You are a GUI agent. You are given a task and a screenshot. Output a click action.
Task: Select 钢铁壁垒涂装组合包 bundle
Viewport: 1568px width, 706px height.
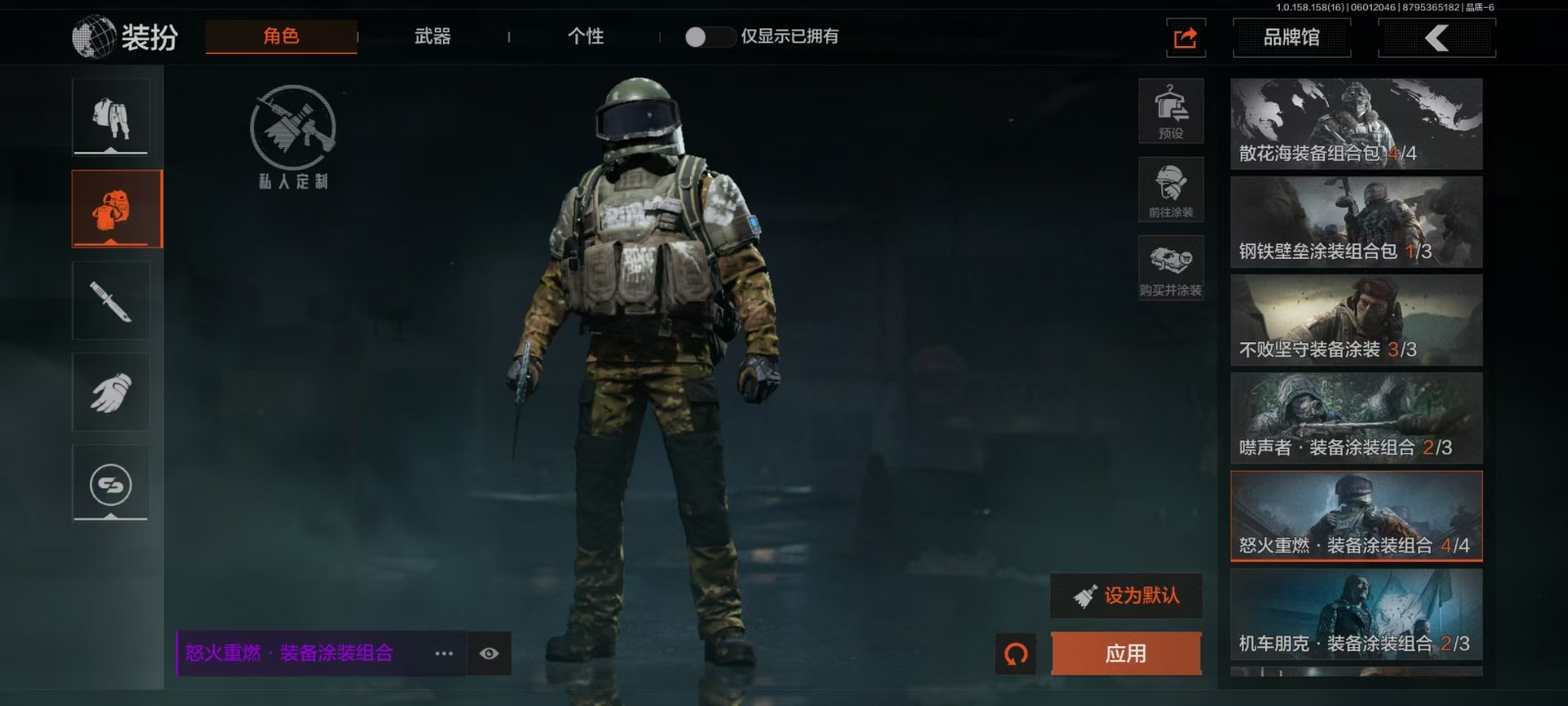pyautogui.click(x=1355, y=223)
